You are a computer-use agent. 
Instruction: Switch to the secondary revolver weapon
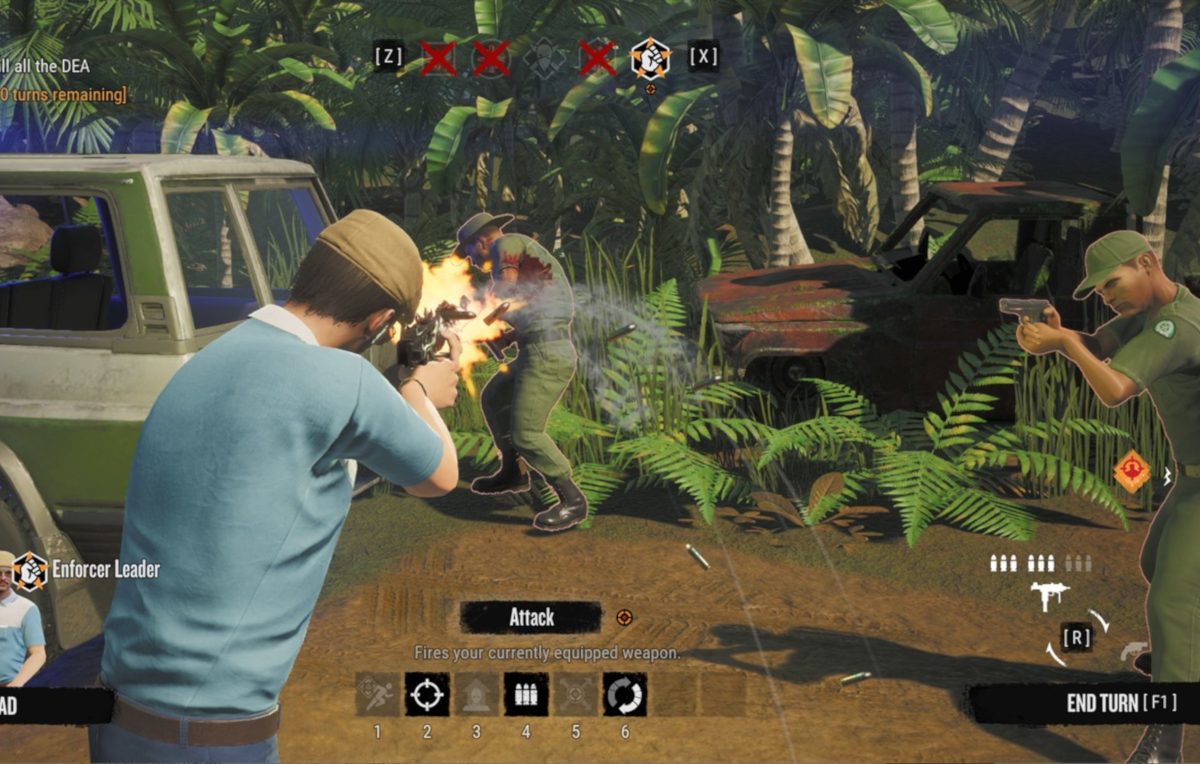coord(1134,651)
